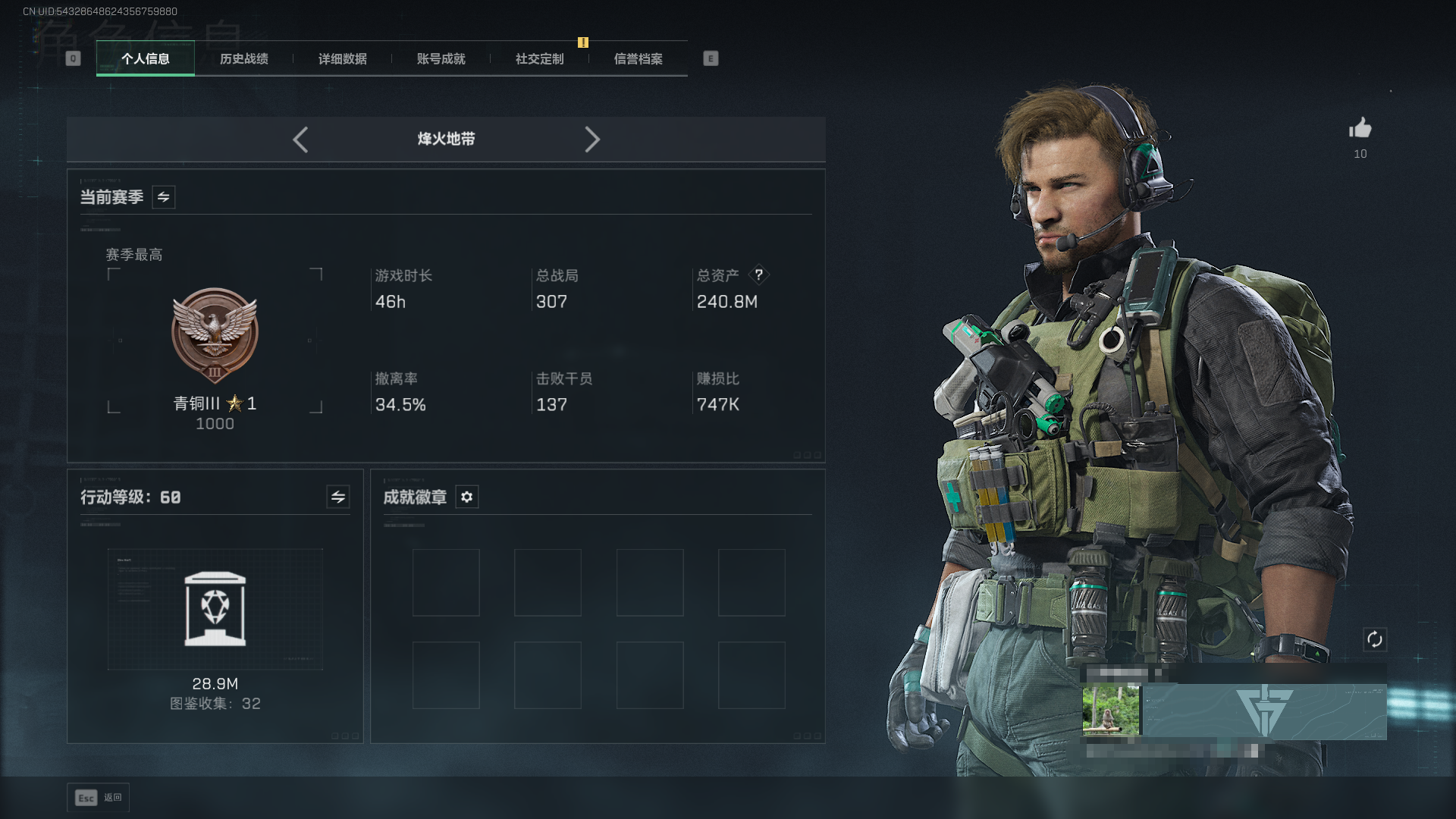Screen dimensions: 1456x819
Task: Select the bronze eagle rank badge
Action: pyautogui.click(x=215, y=334)
